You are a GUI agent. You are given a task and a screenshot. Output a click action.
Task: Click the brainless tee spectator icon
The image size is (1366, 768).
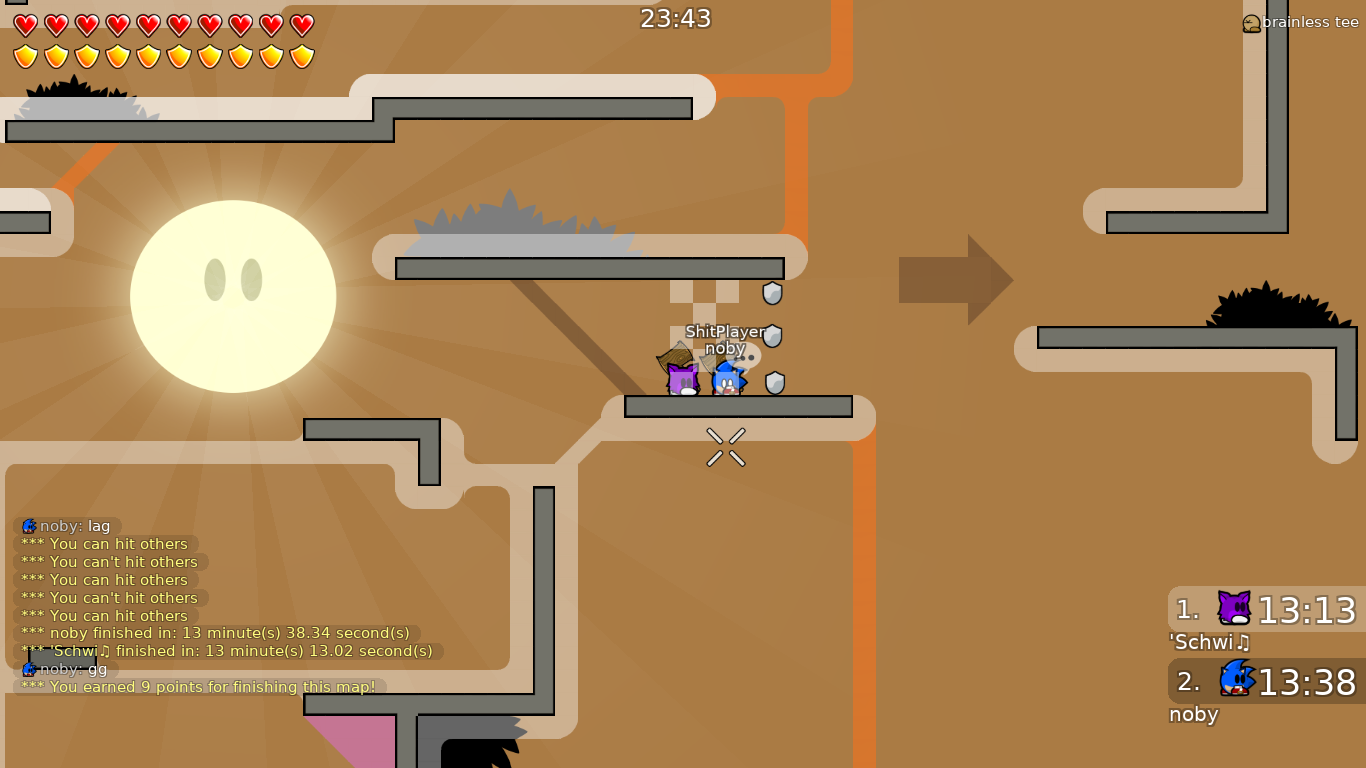click(1250, 22)
